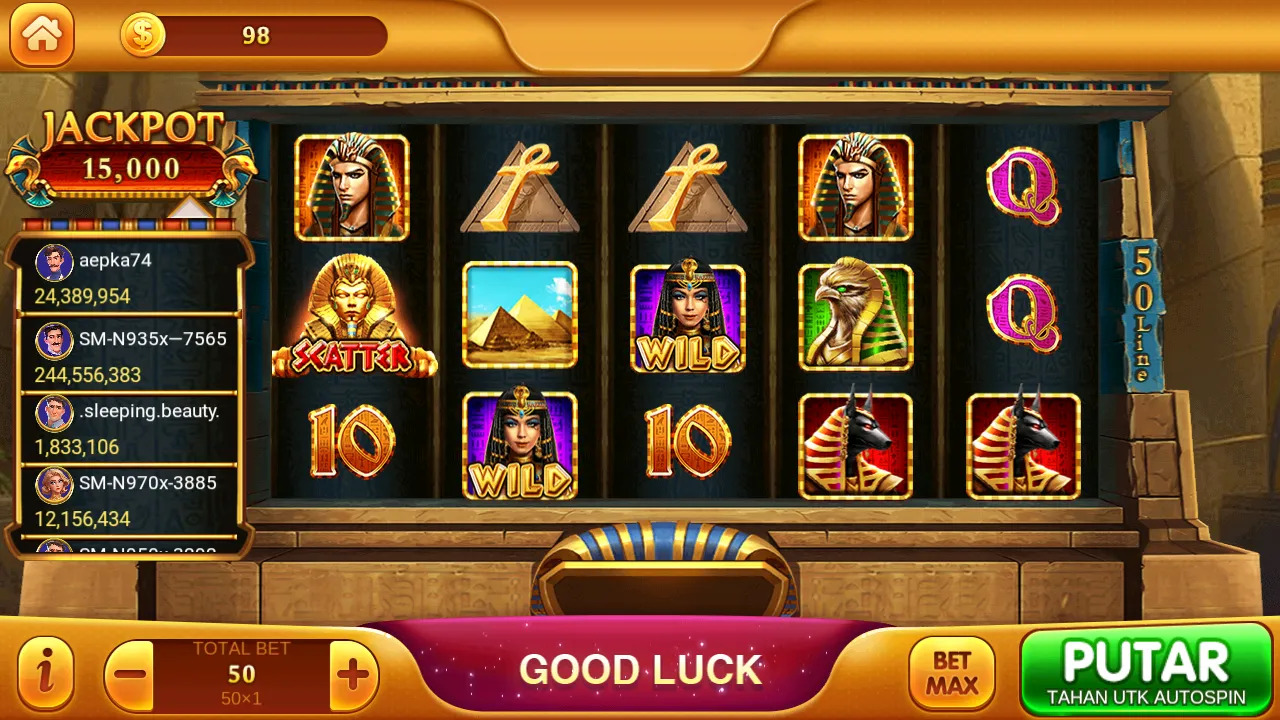Tap the golden SCATTER pharaoh symbol
The height and width of the screenshot is (720, 1280).
[352, 315]
